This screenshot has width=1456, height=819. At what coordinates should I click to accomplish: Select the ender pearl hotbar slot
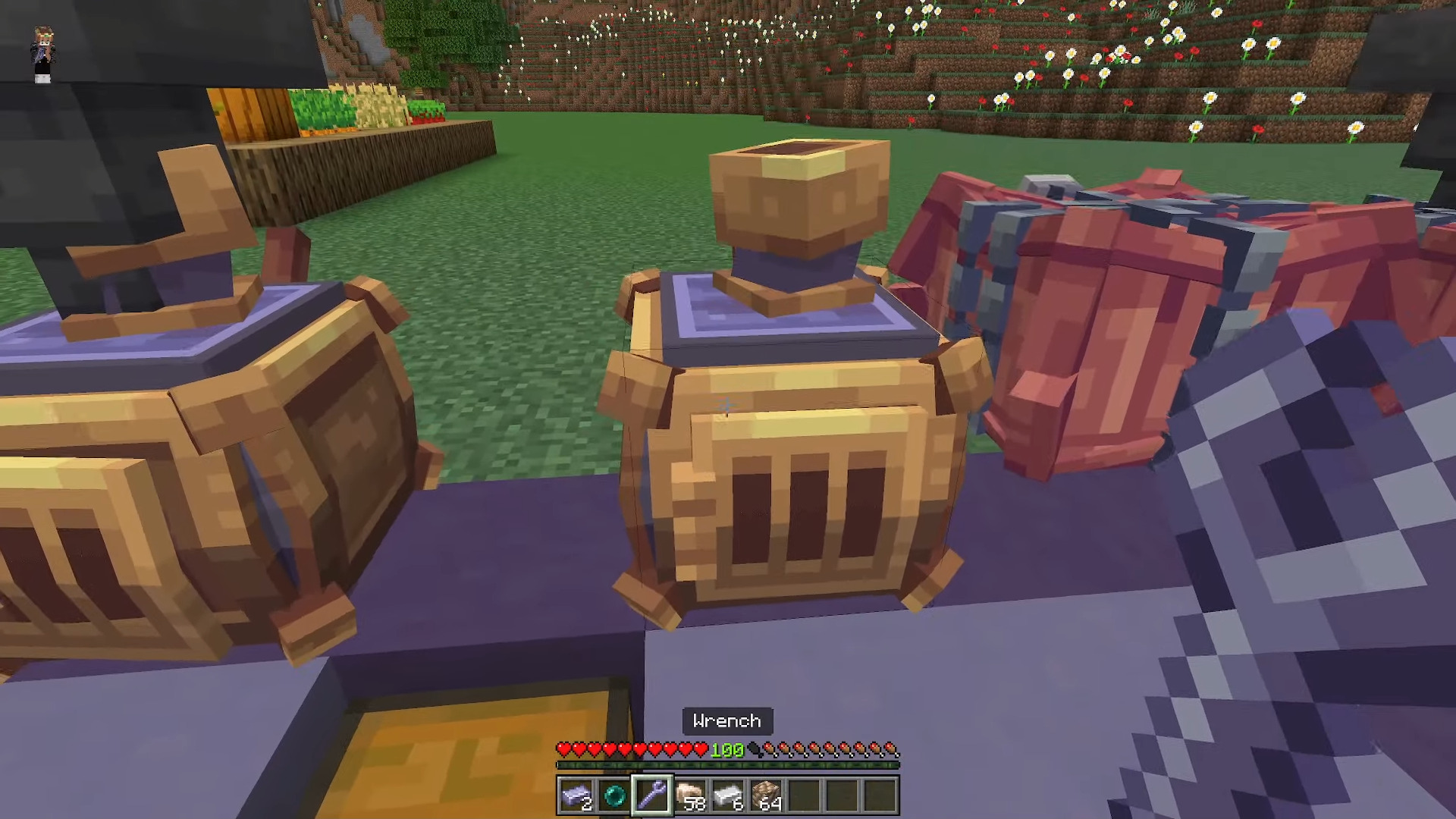615,796
